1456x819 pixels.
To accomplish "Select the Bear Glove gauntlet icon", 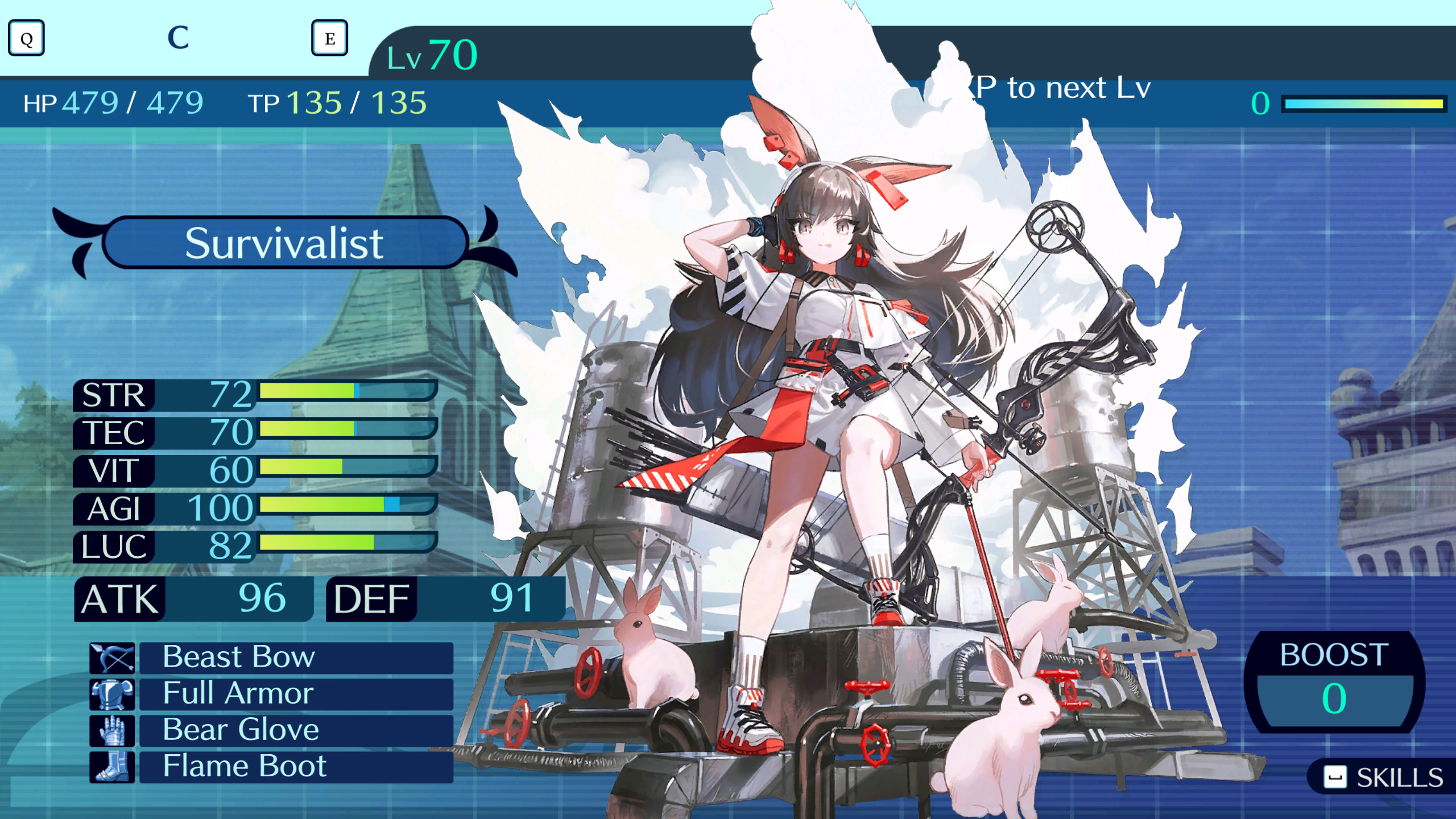I will click(x=111, y=731).
